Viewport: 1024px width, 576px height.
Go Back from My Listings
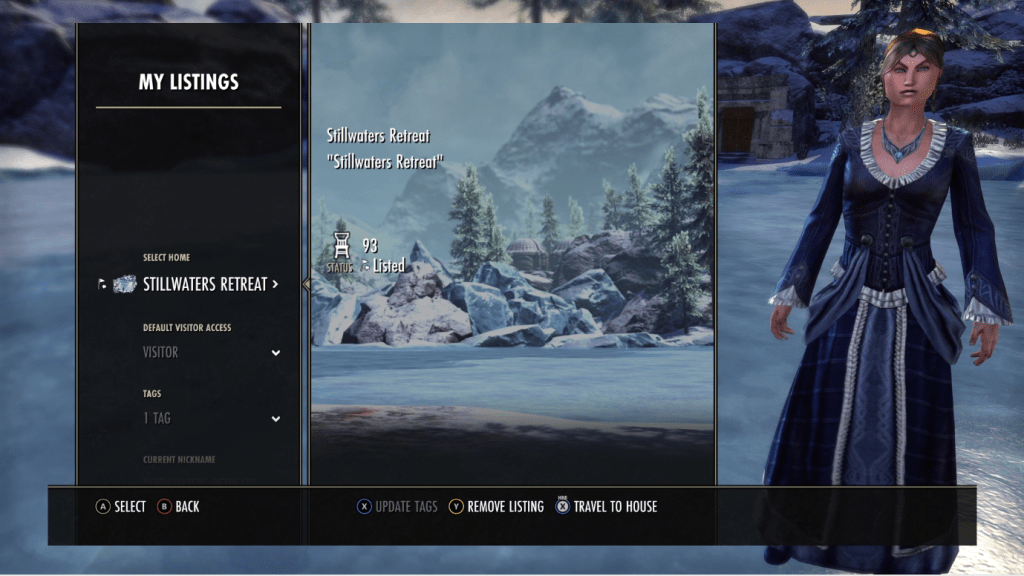(x=178, y=507)
